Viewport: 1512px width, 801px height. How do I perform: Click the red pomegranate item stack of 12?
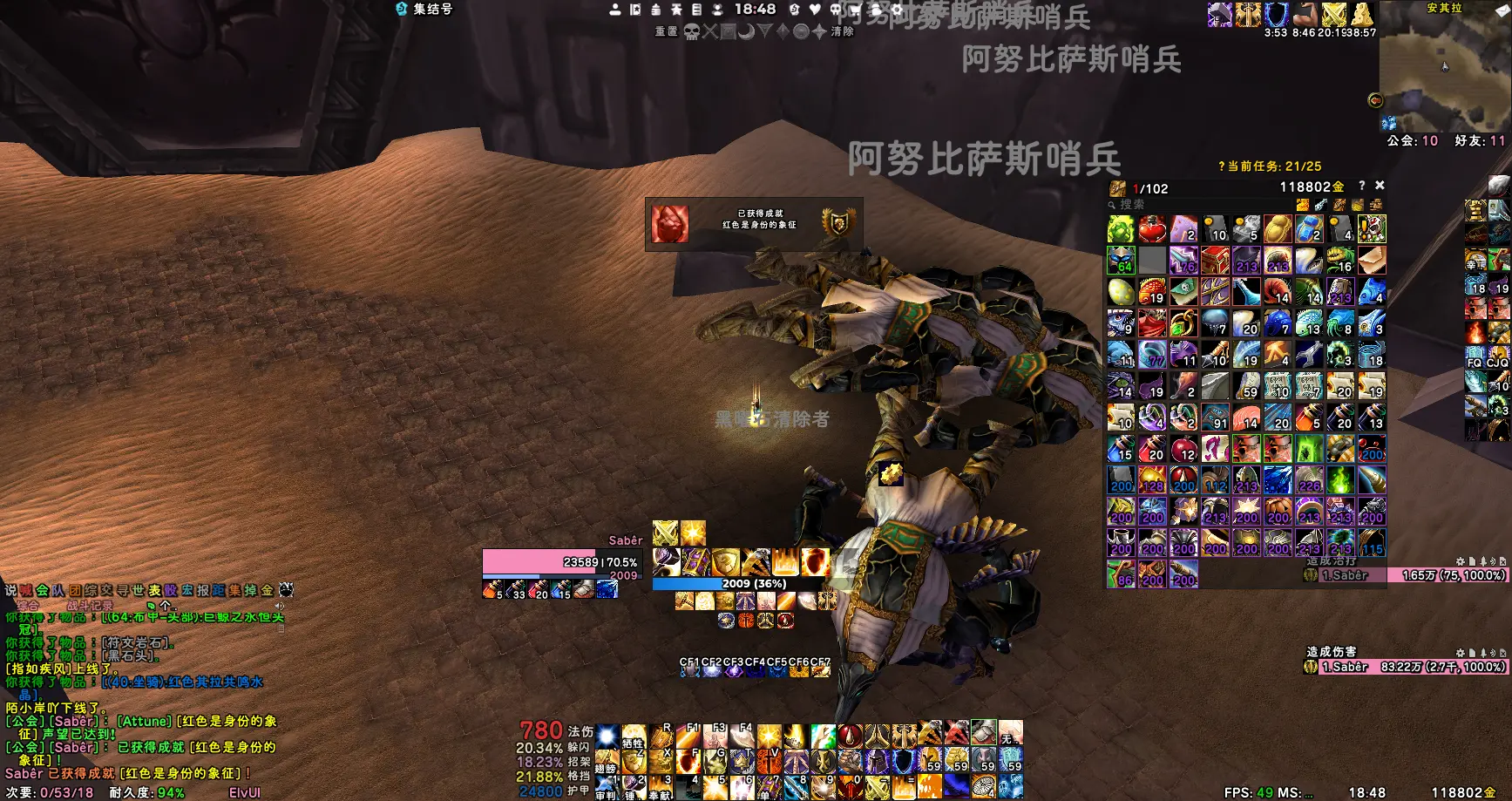pos(1183,449)
